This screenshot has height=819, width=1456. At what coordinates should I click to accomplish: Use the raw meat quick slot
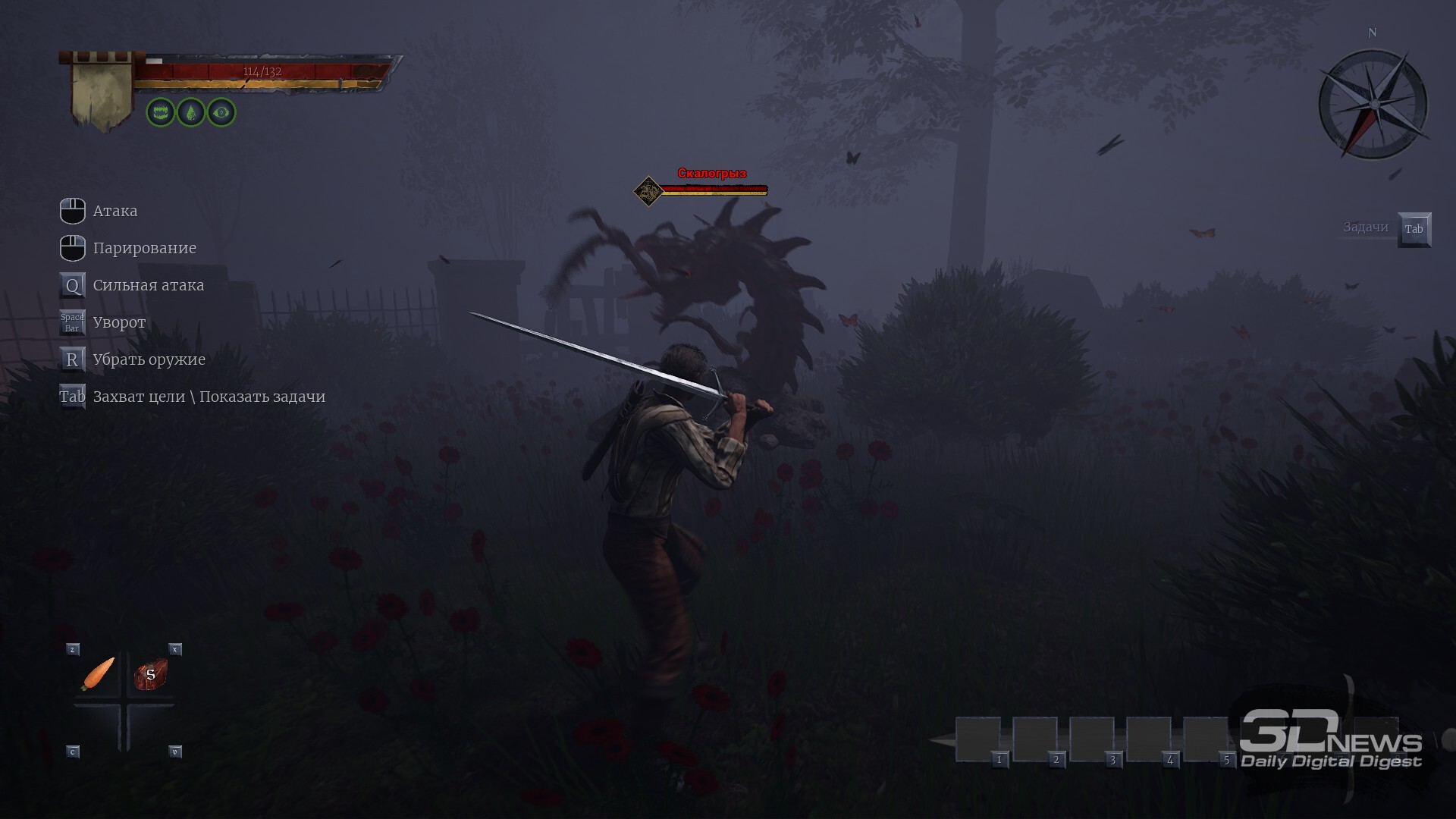150,674
